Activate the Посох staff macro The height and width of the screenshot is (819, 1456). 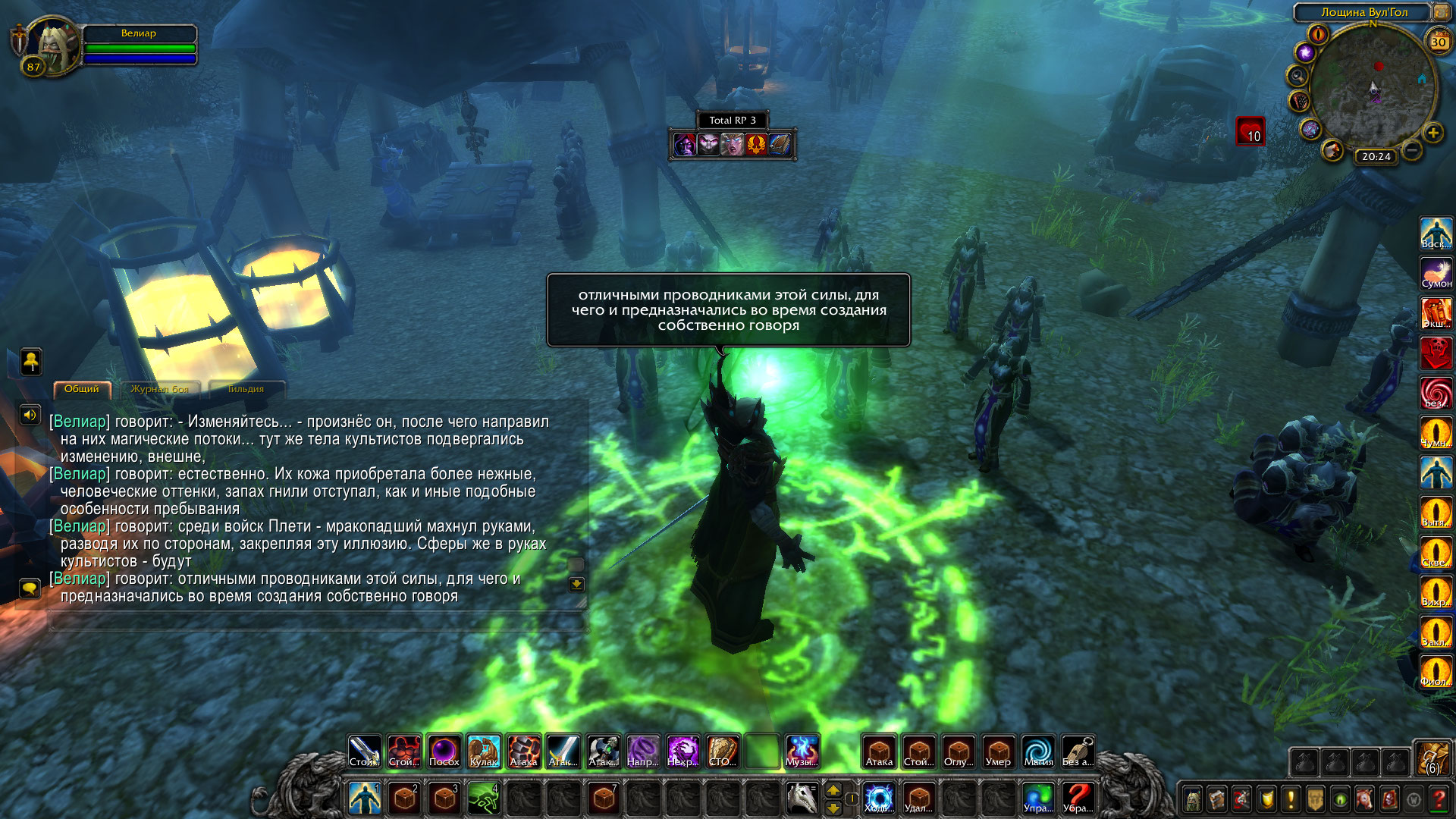[x=444, y=752]
